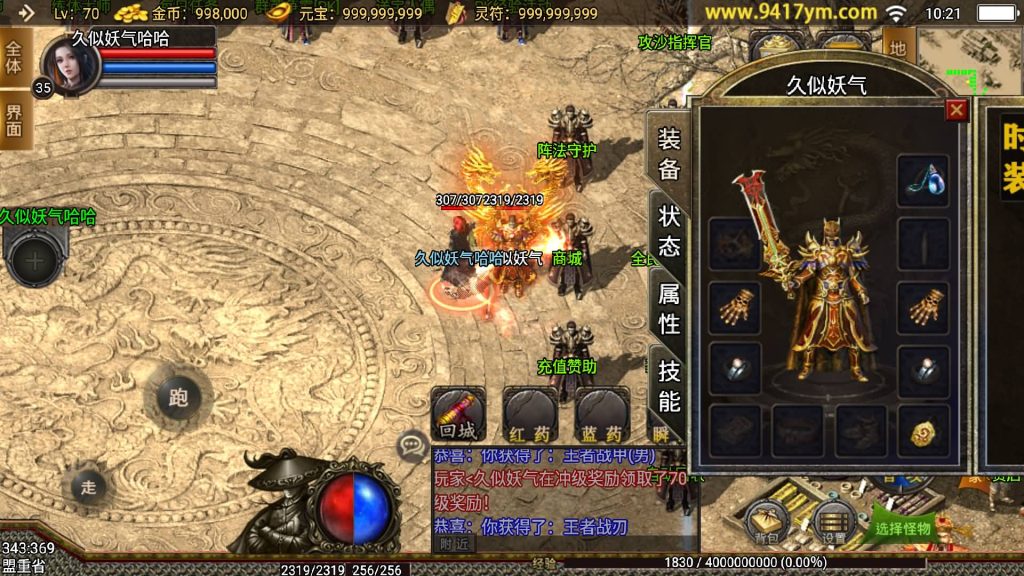1024x576 pixels.
Task: Activate the 跑 (run) movement button
Action: point(178,398)
